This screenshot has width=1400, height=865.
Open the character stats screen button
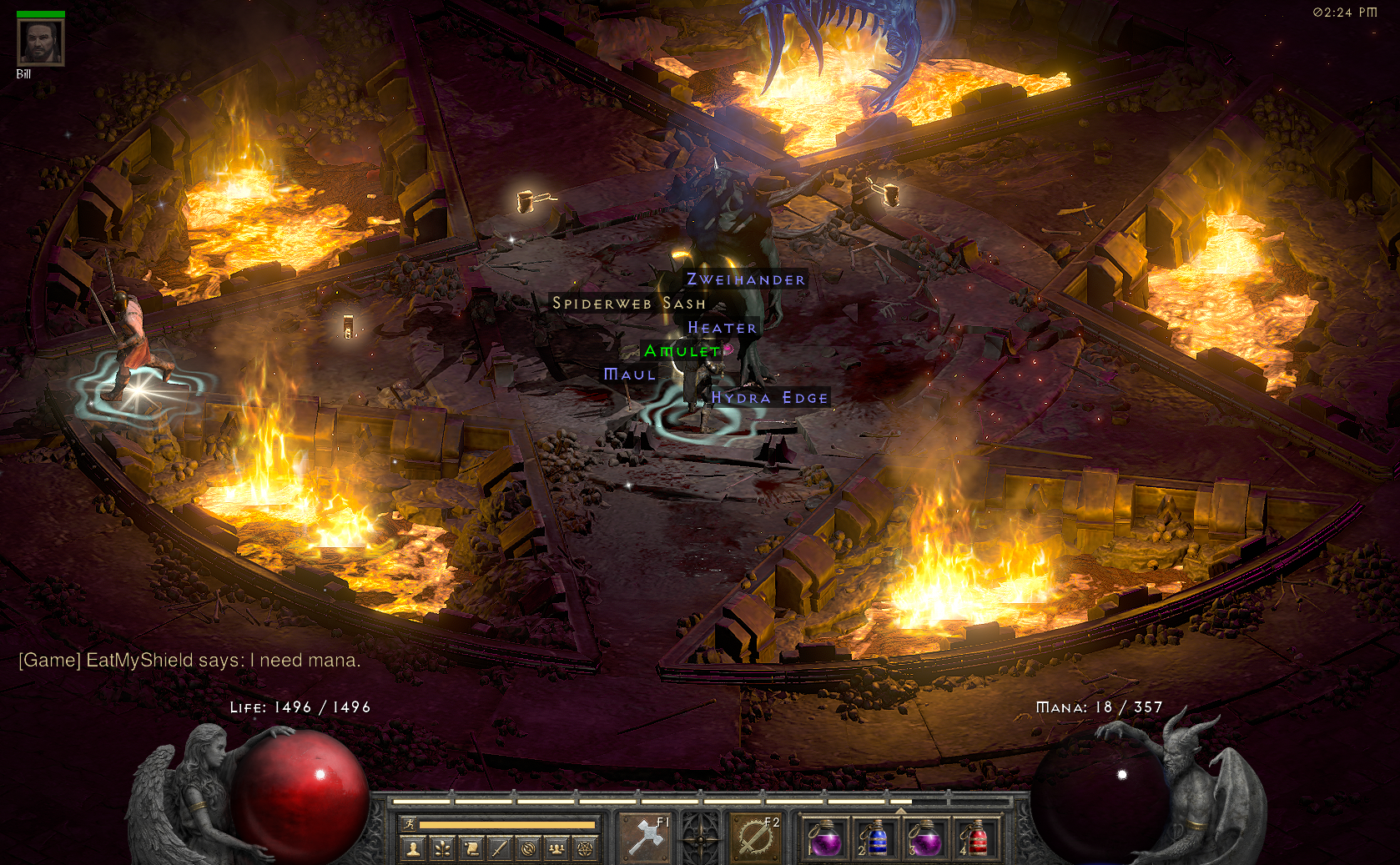[x=412, y=849]
